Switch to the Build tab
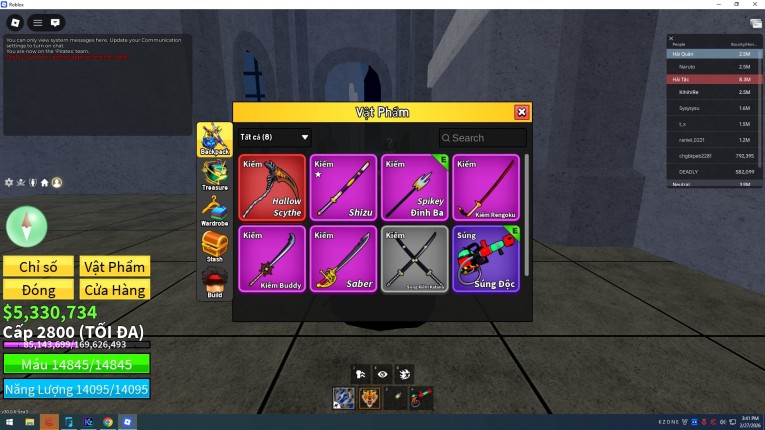The width and height of the screenshot is (765, 430). [214, 283]
